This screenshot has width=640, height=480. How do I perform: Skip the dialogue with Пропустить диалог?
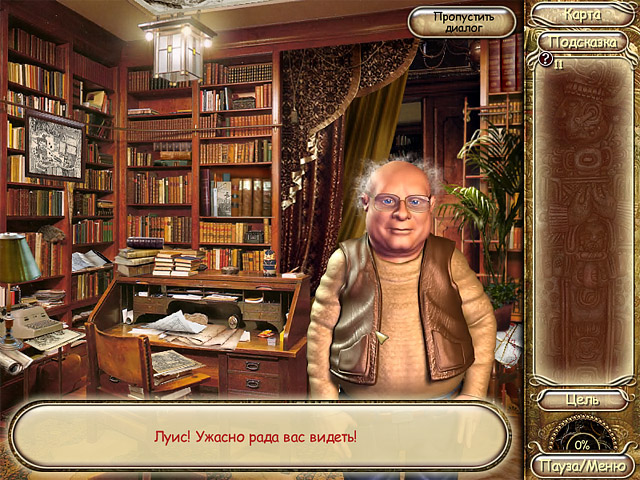click(x=461, y=22)
